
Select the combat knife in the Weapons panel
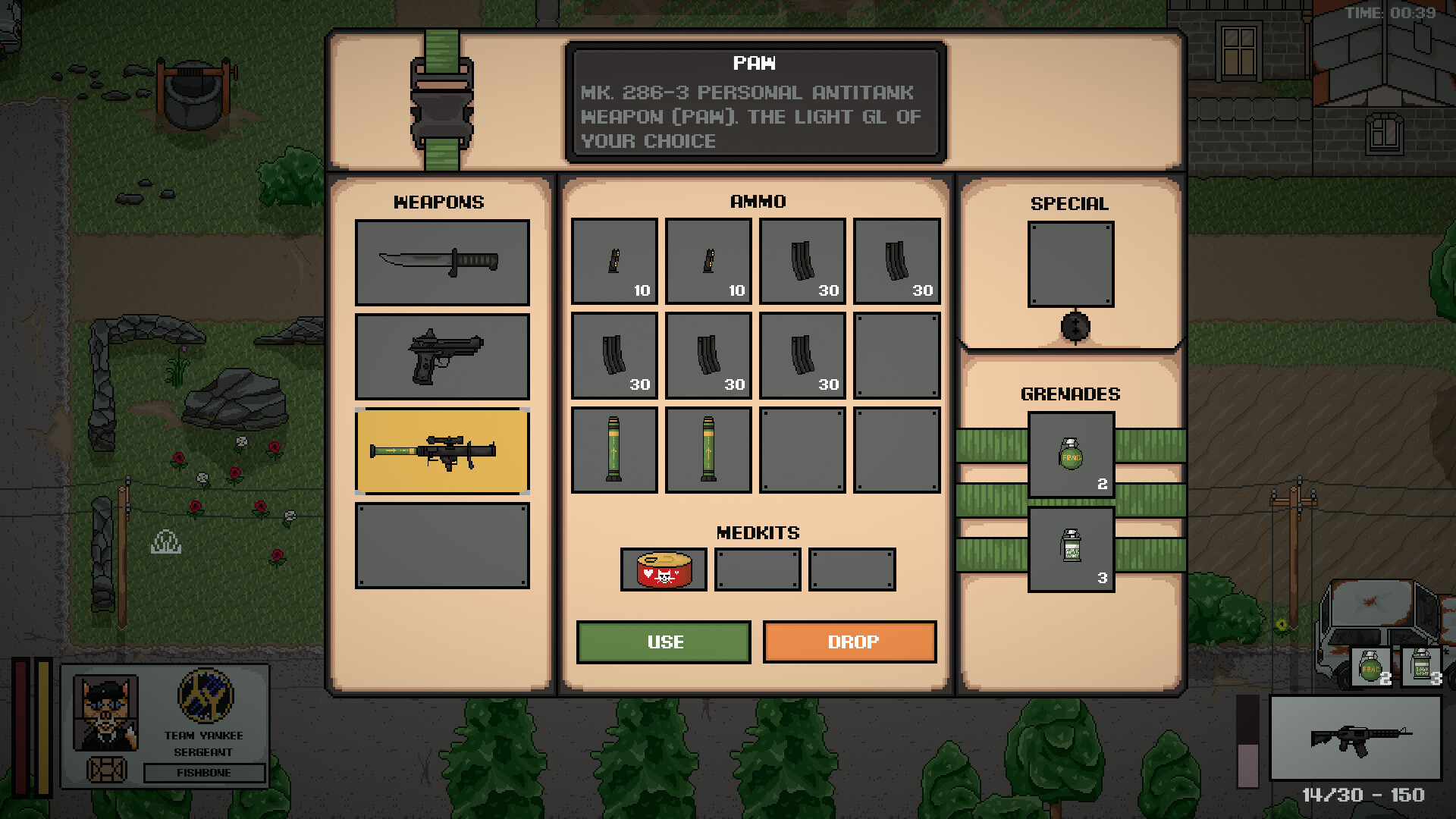[x=442, y=262]
